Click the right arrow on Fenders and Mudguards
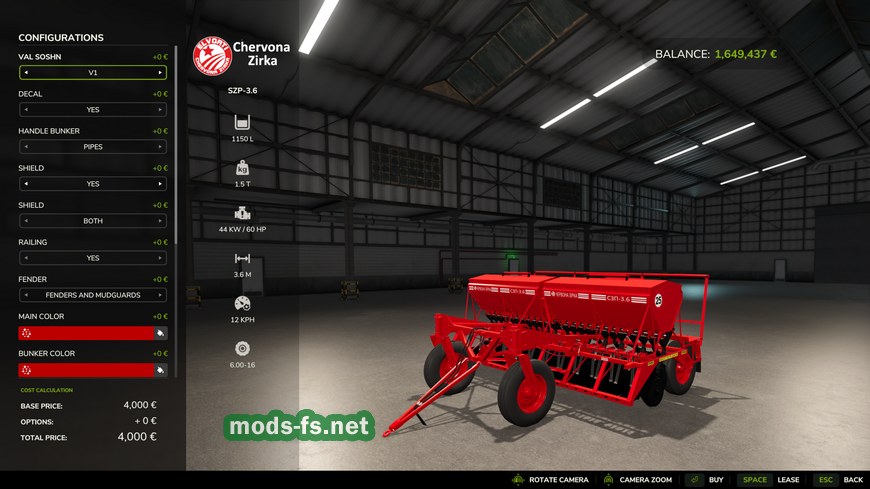 point(160,295)
